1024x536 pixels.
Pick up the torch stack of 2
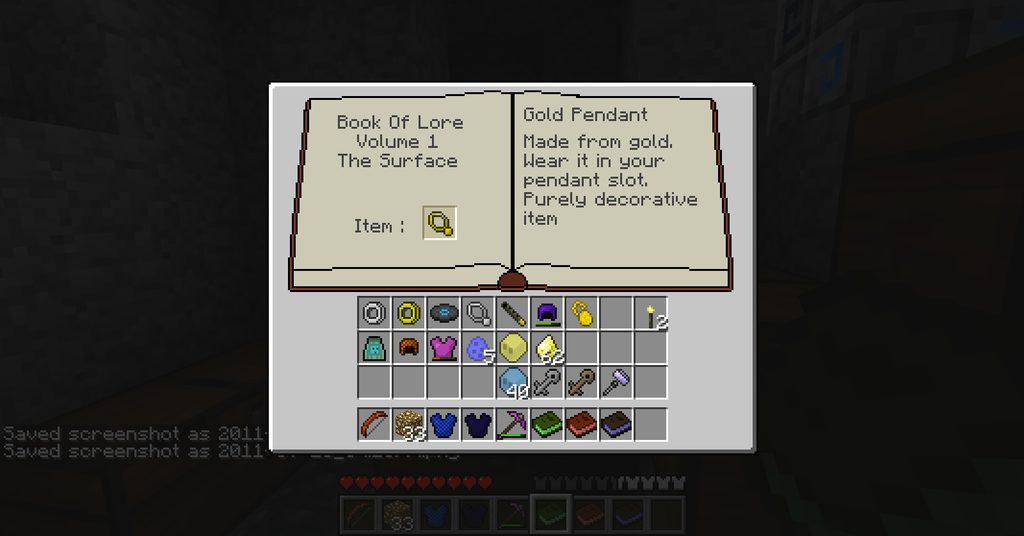652,315
